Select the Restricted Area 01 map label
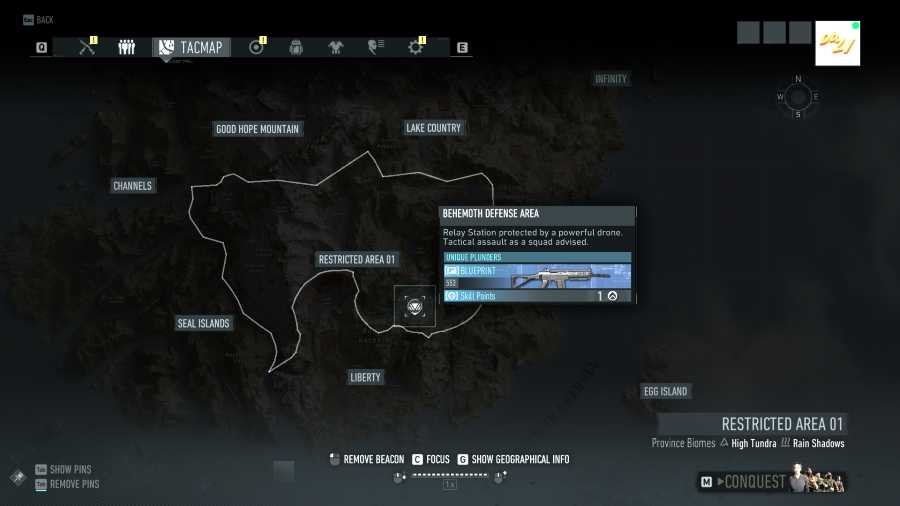The image size is (900, 506). (x=357, y=260)
